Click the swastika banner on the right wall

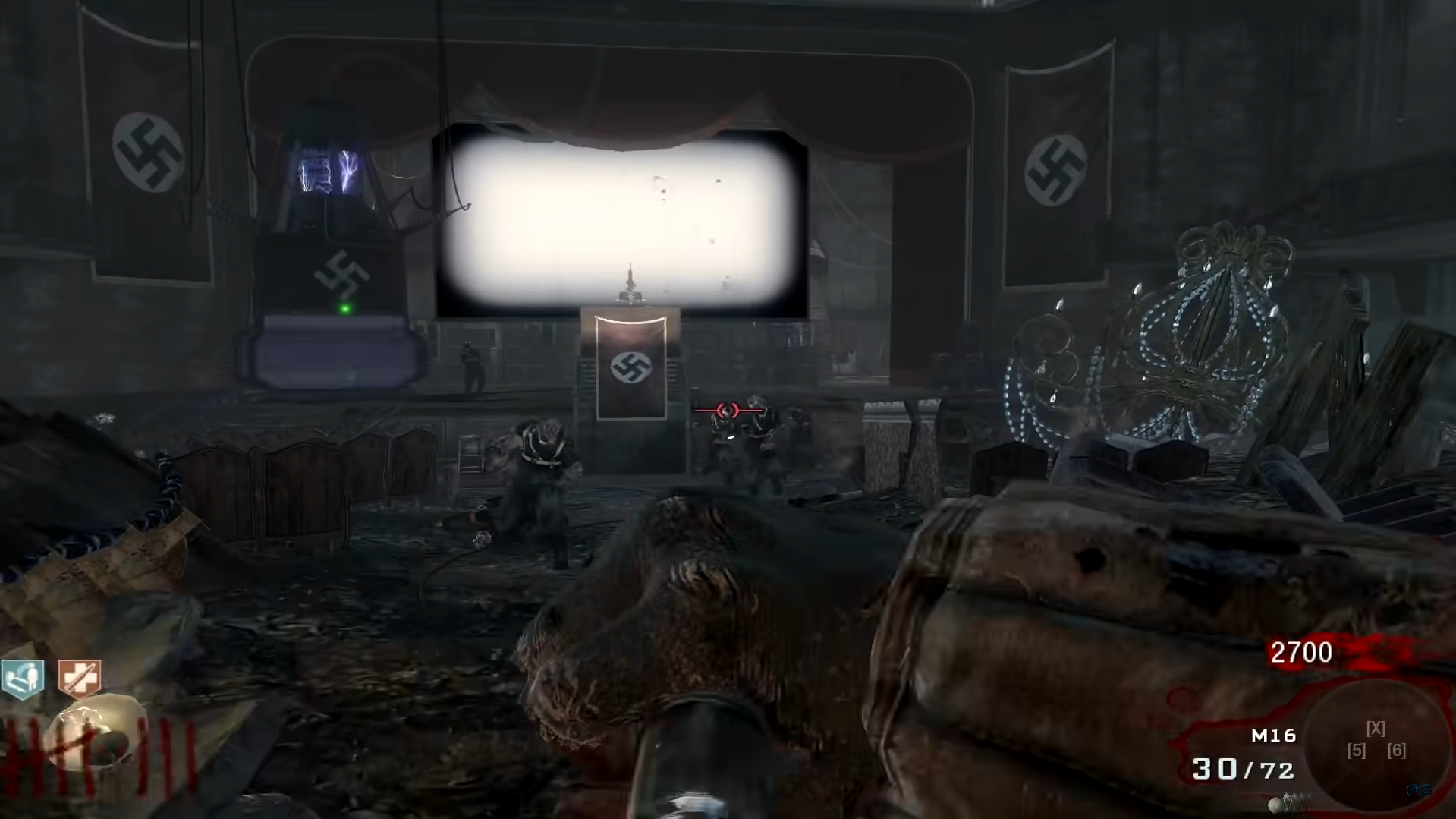pos(1055,167)
